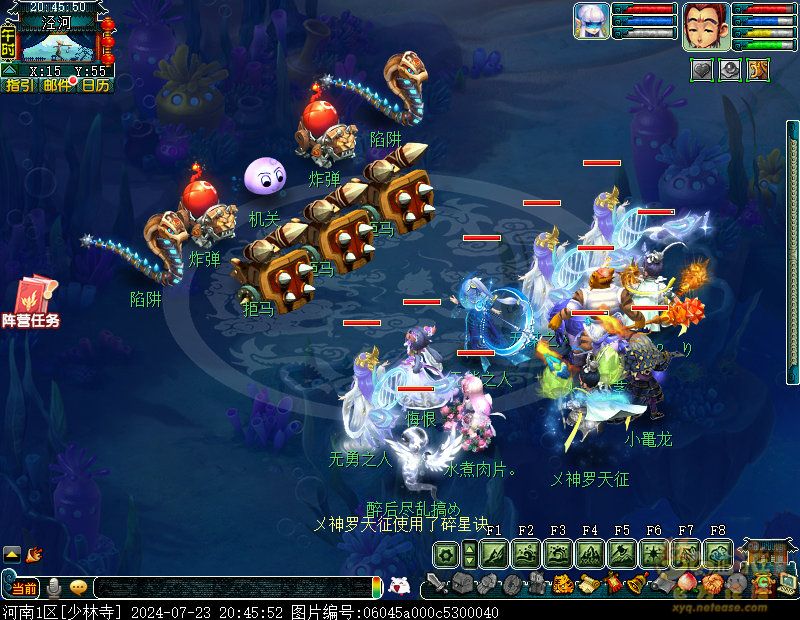Select the white-haired pet portrait
Viewport: 800px width, 620px height.
point(591,21)
